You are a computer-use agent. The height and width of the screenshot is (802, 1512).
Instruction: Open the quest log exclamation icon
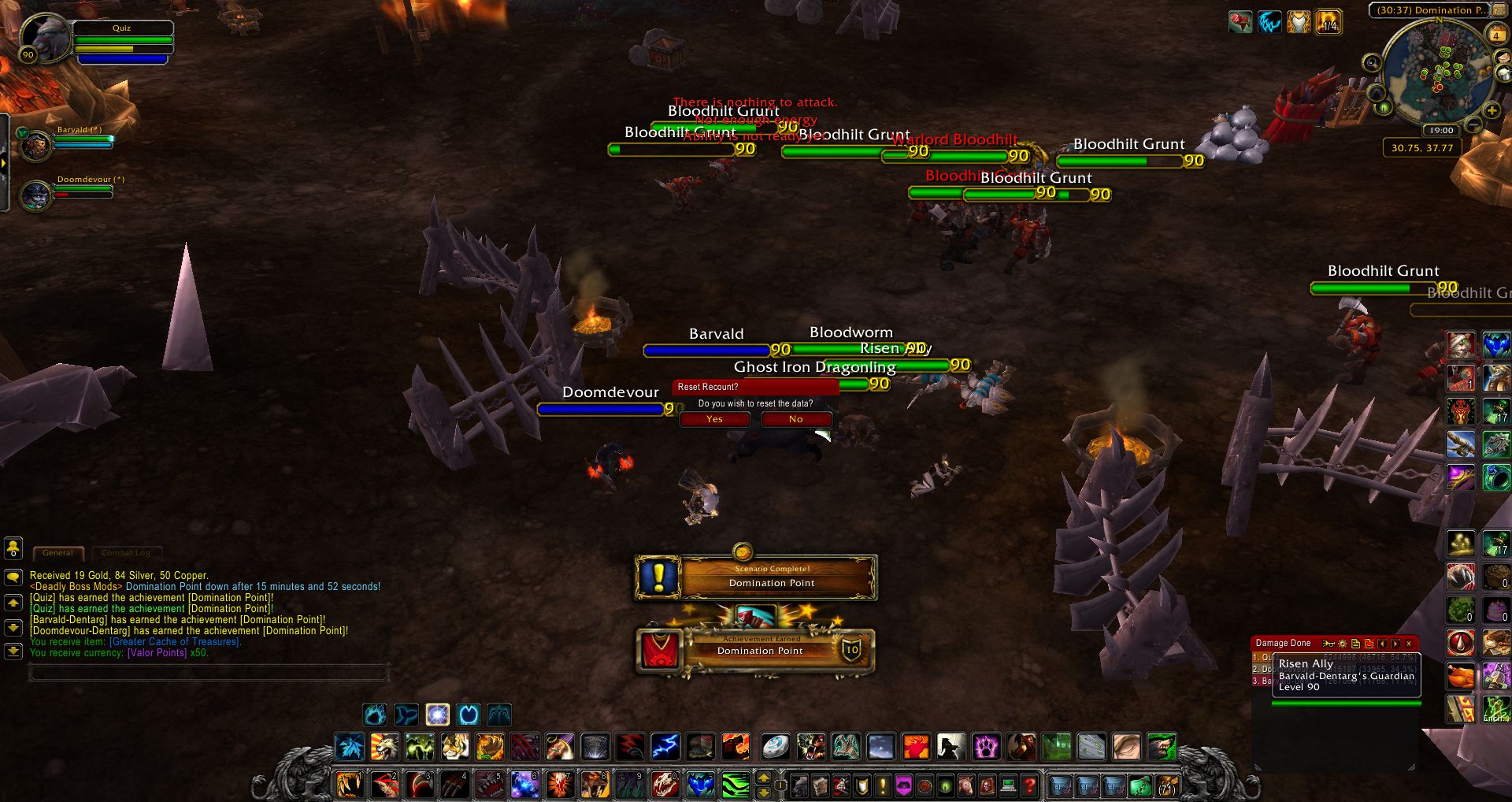click(x=882, y=786)
